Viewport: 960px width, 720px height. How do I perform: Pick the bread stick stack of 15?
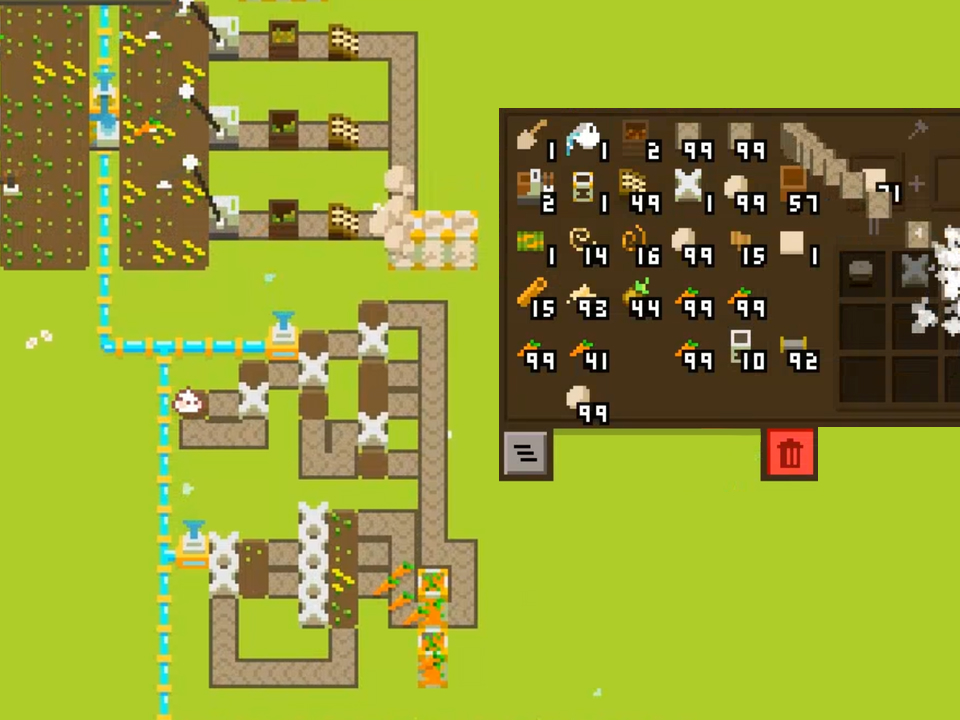pyautogui.click(x=535, y=298)
